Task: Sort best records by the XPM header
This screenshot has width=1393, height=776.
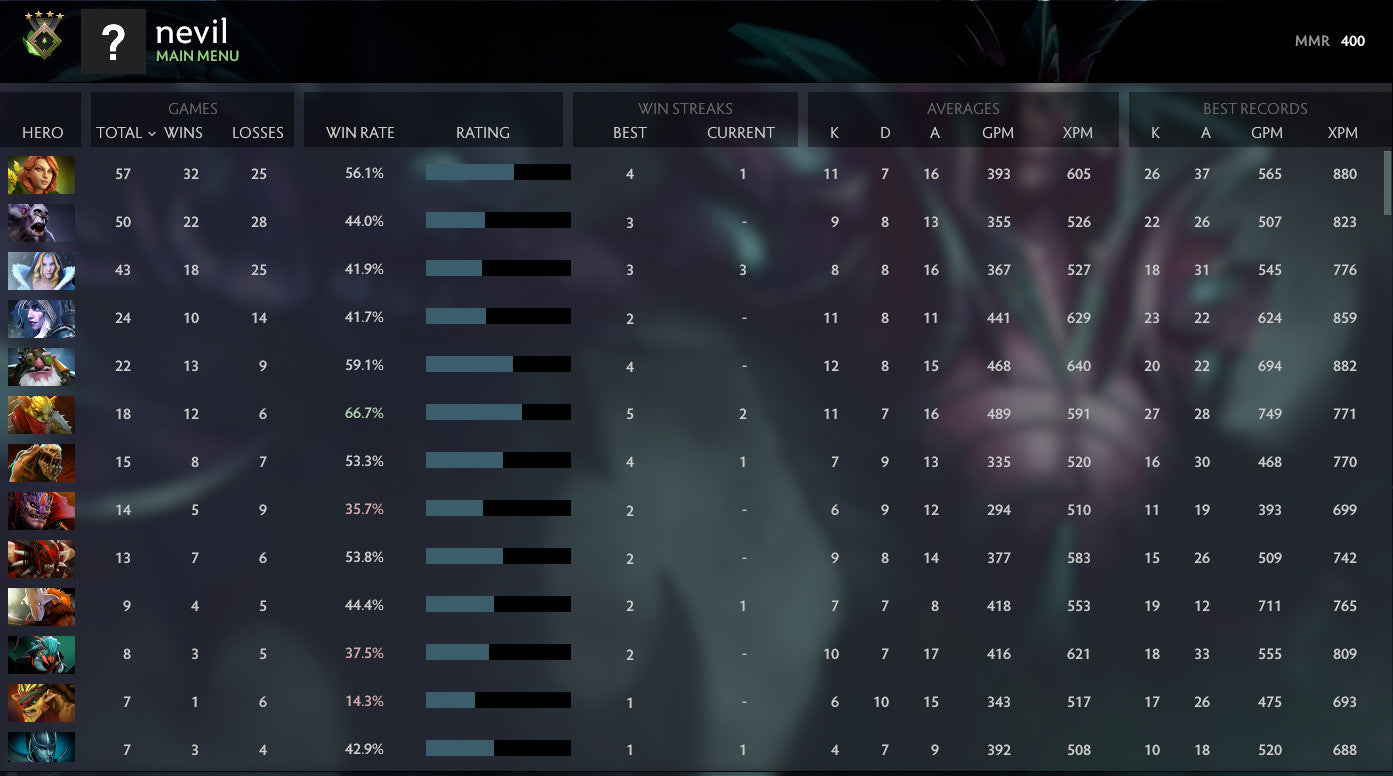Action: click(1344, 132)
